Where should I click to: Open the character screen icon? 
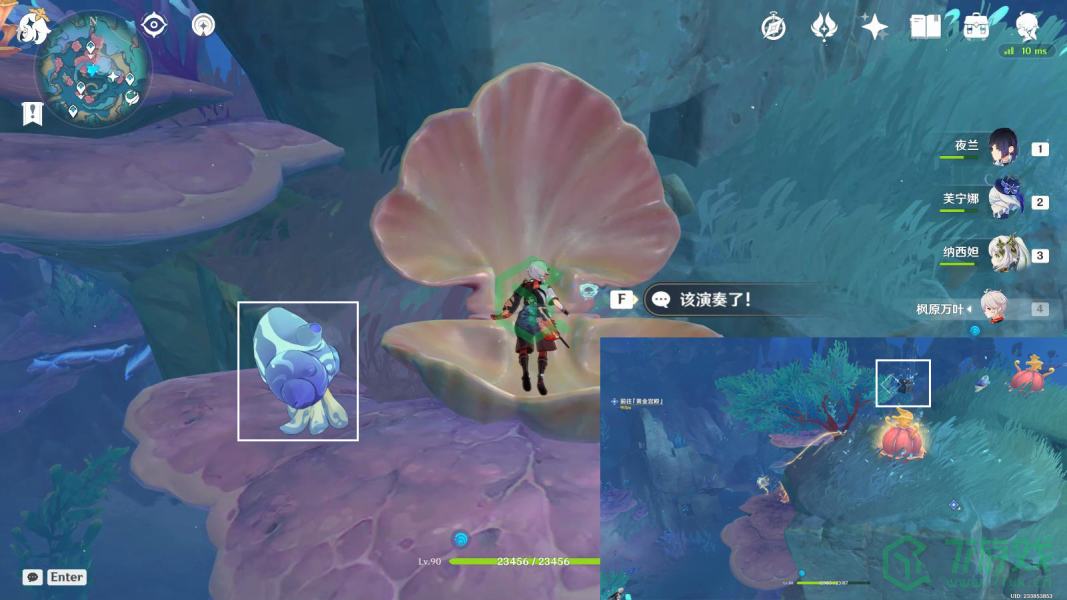pyautogui.click(x=1027, y=27)
